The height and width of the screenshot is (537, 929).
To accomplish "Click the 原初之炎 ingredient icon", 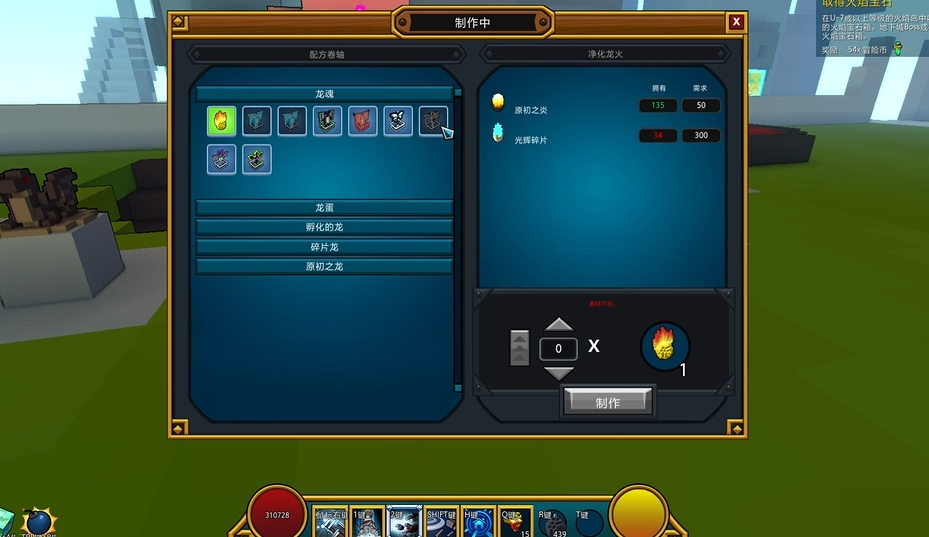I will point(497,102).
